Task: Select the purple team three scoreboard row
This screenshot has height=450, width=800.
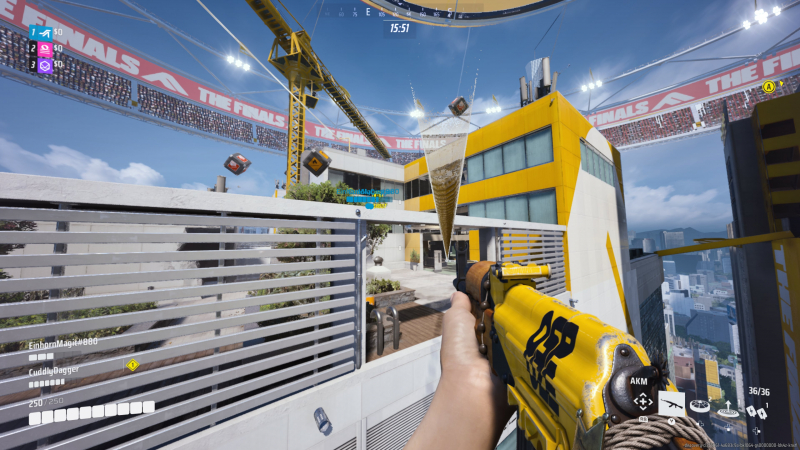Action: pos(44,65)
